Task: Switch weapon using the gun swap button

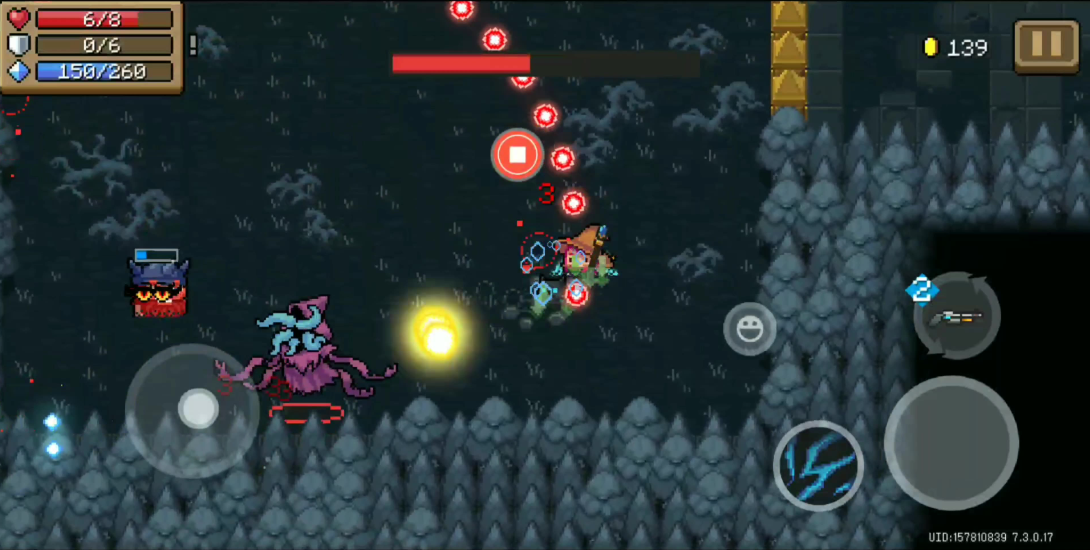Action: click(957, 317)
